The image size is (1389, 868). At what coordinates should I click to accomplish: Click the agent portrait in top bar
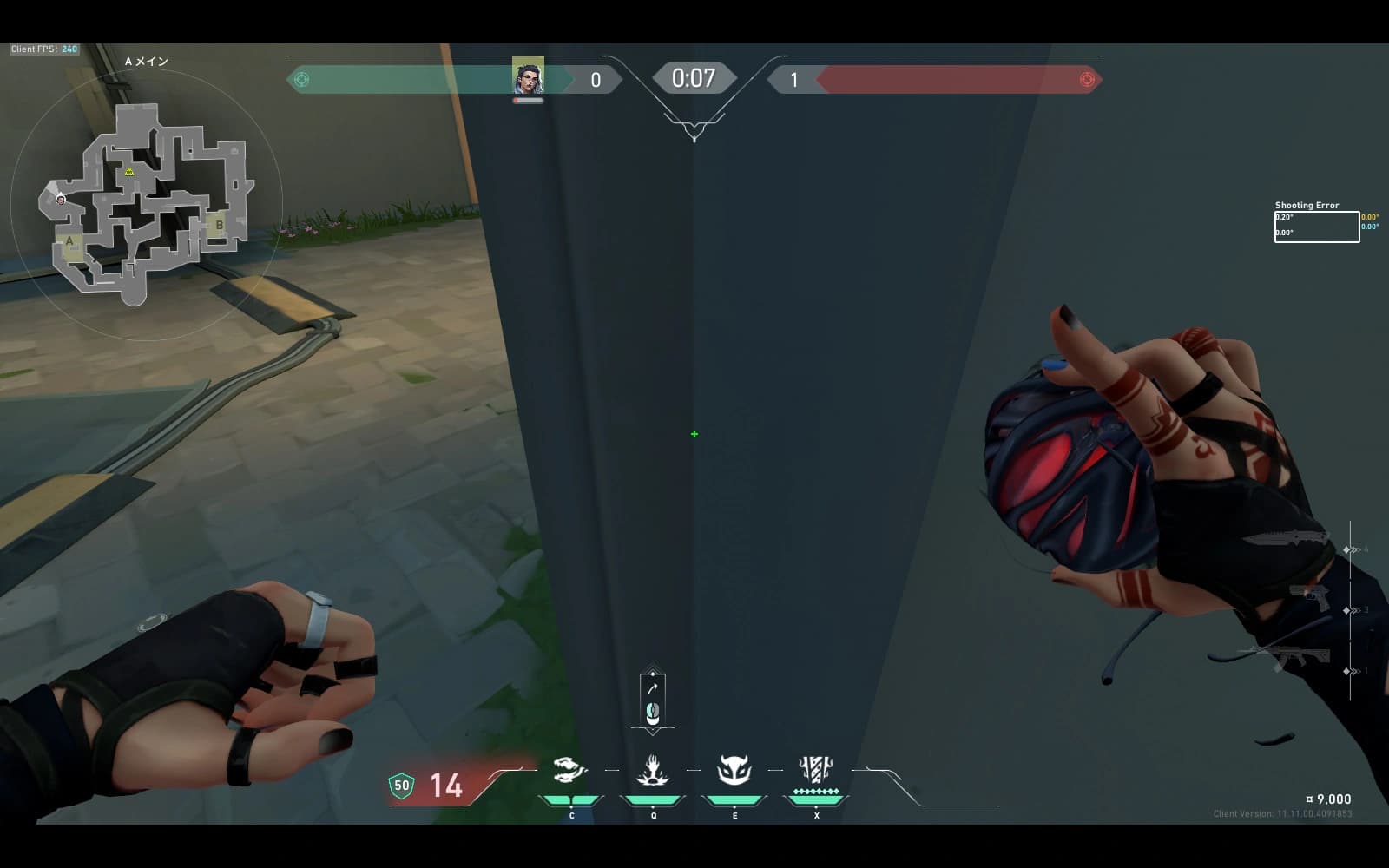[x=528, y=76]
